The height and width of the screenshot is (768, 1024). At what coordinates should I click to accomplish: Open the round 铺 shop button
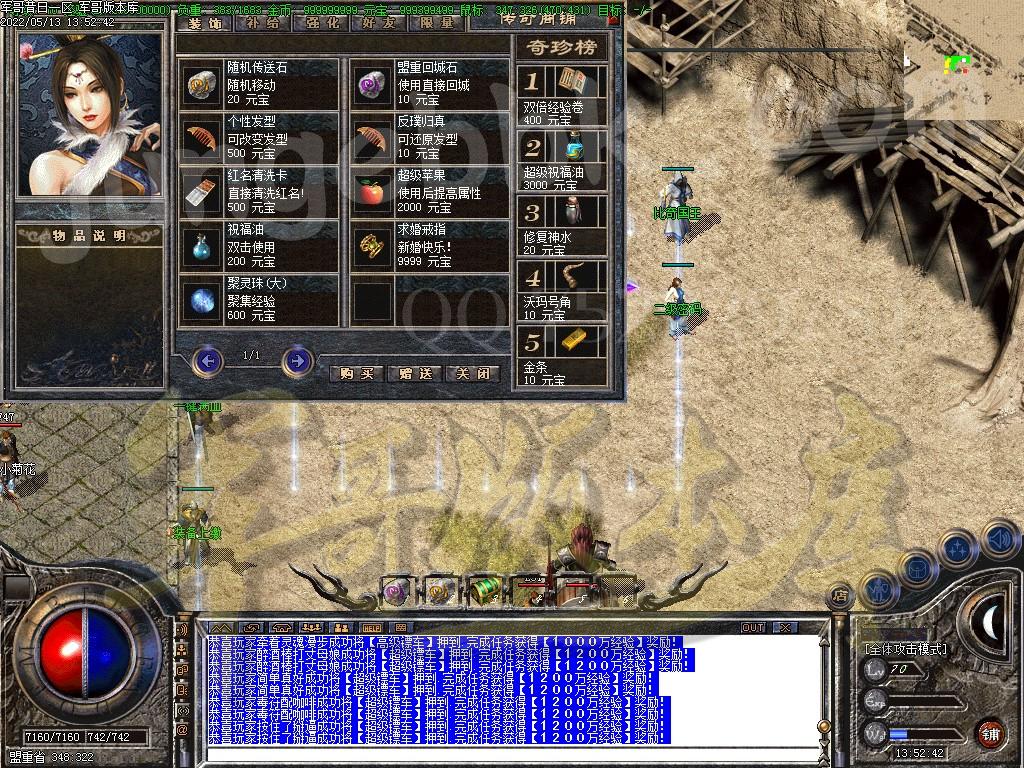pos(991,733)
